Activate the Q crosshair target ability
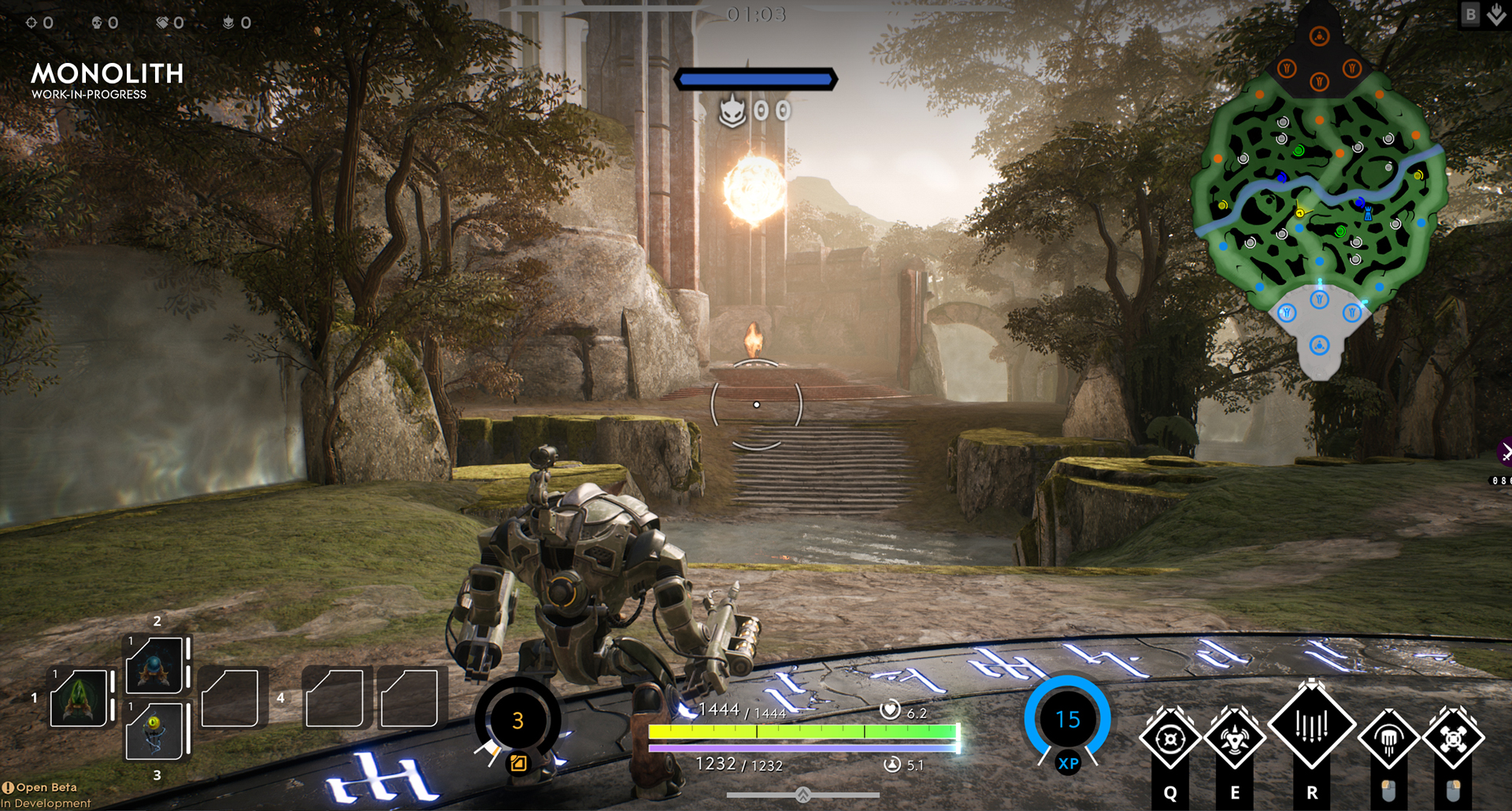 click(1169, 739)
